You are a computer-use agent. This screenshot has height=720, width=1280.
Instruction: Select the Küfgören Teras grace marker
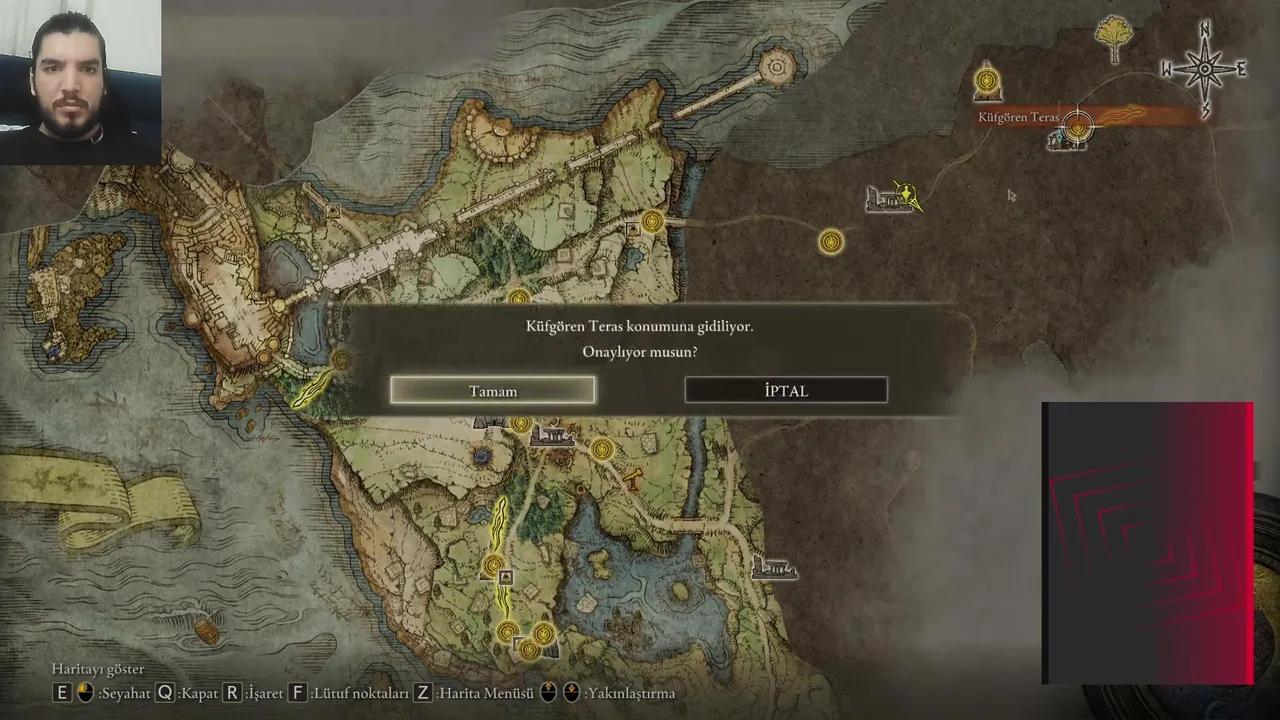(x=1077, y=126)
